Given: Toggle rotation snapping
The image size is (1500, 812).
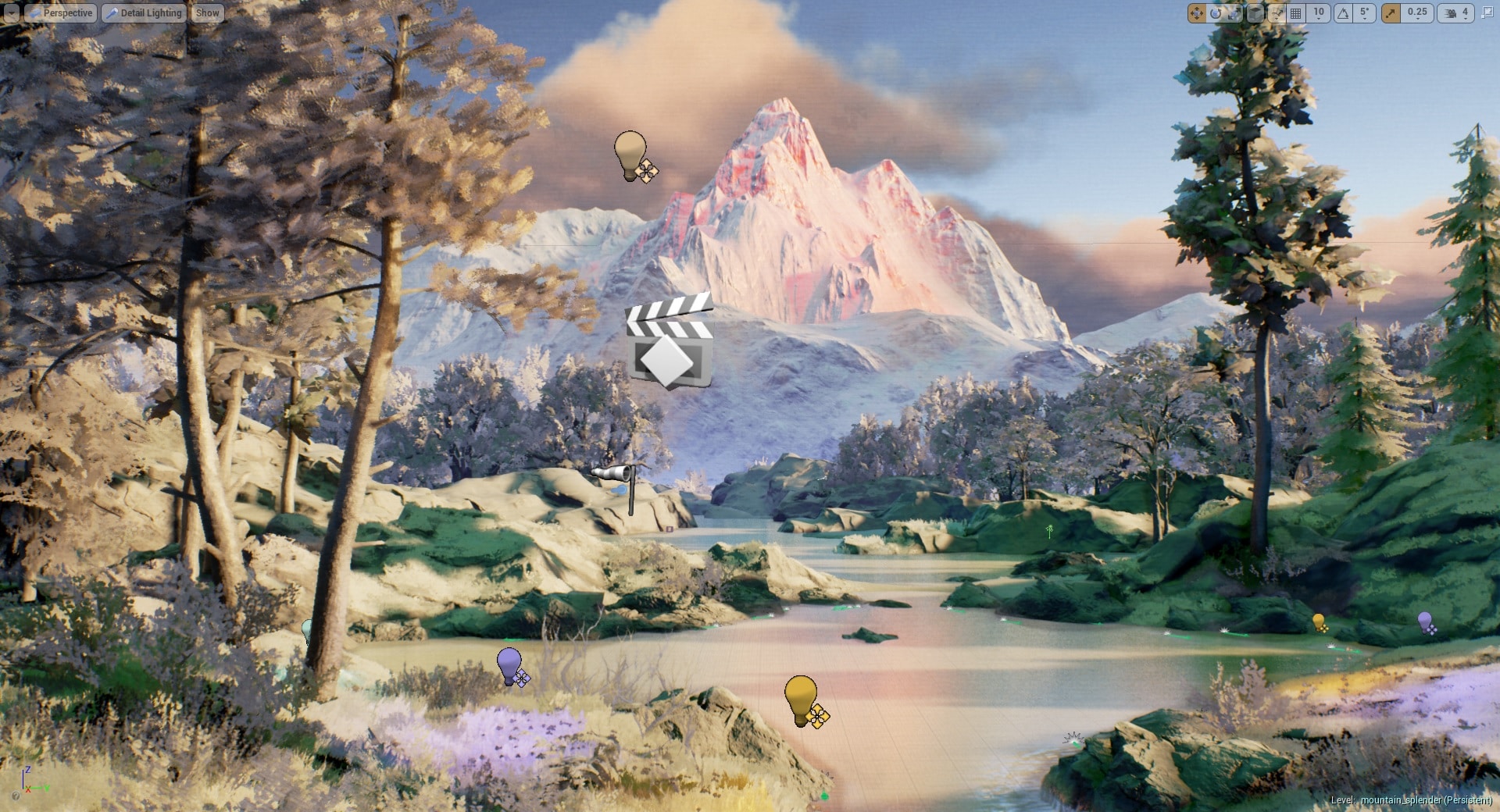Looking at the screenshot, I should click(1341, 12).
